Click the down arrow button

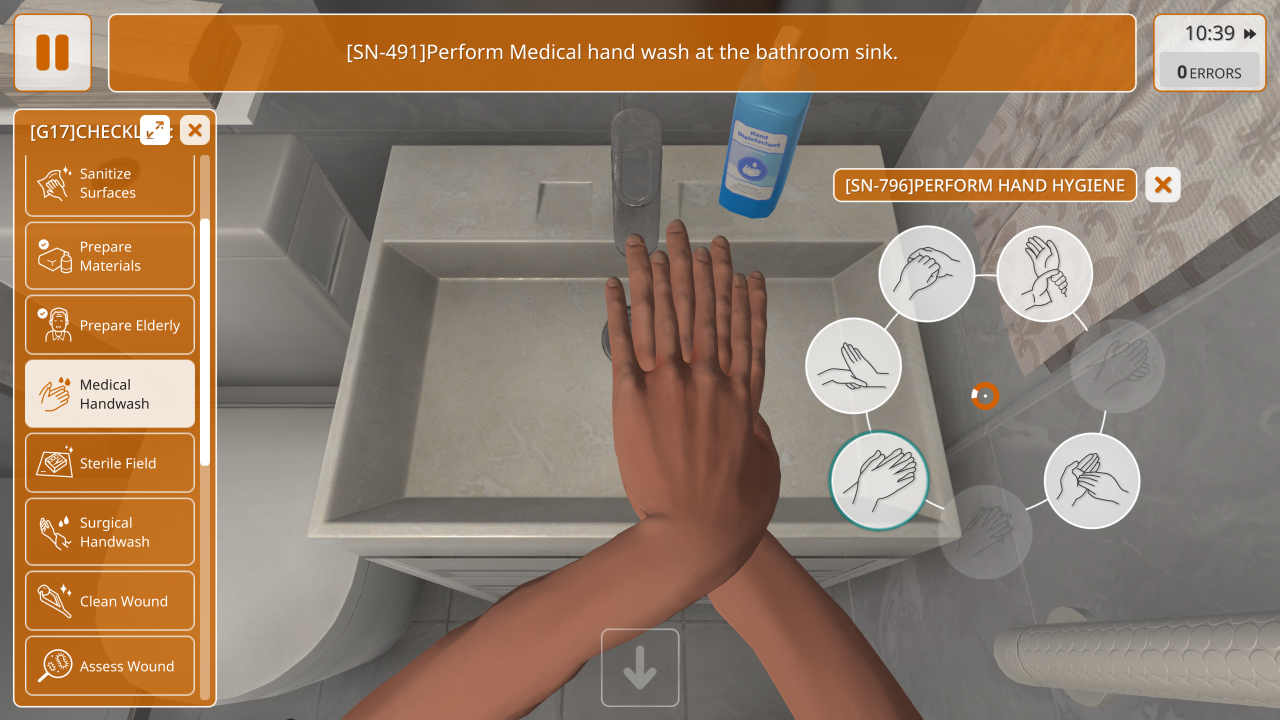point(640,668)
